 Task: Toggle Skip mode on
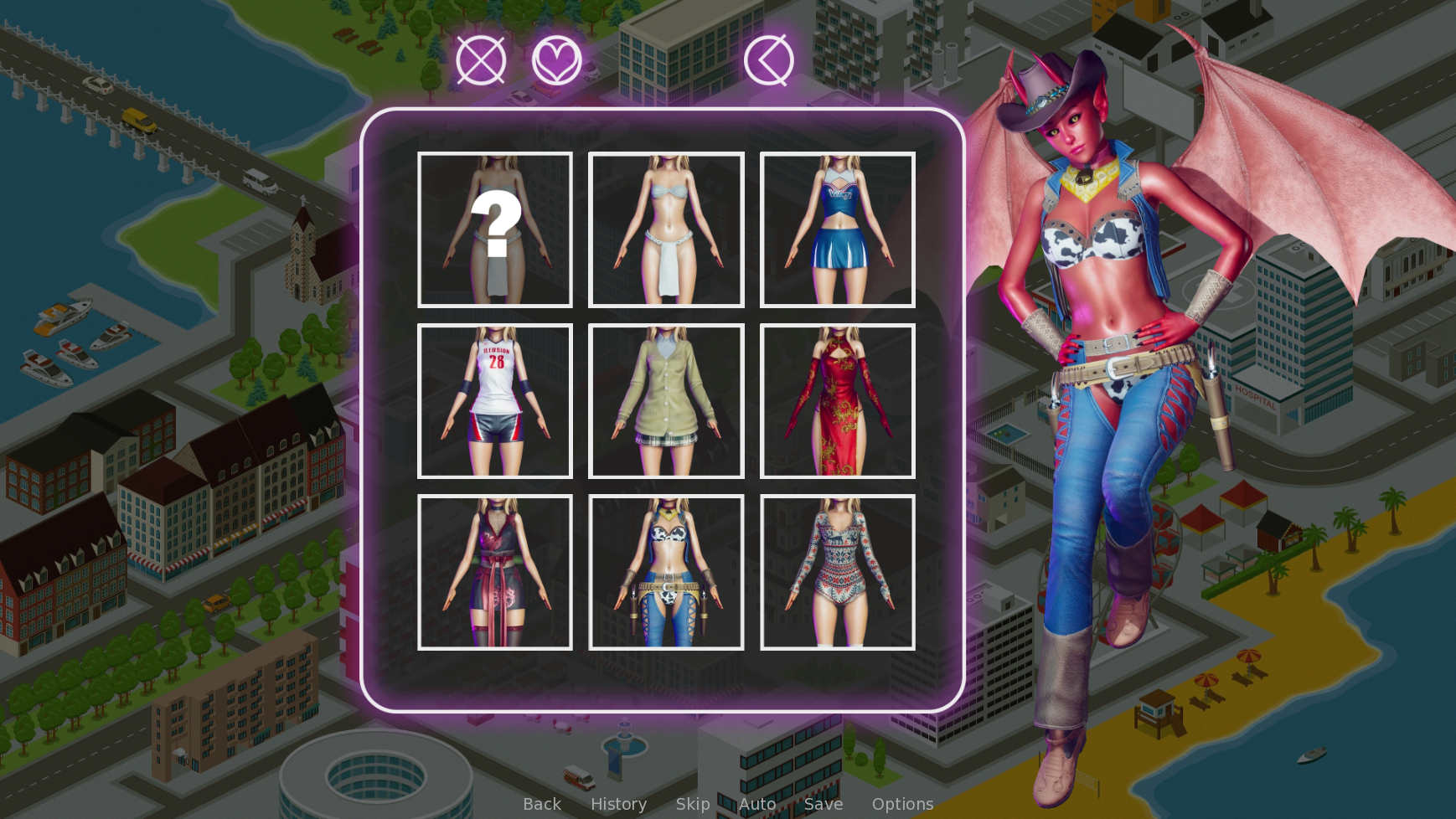pos(693,804)
